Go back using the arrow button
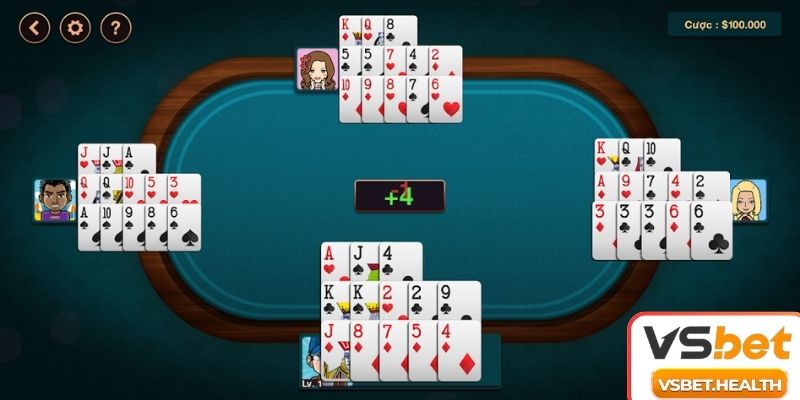This screenshot has width=800, height=400. point(35,27)
